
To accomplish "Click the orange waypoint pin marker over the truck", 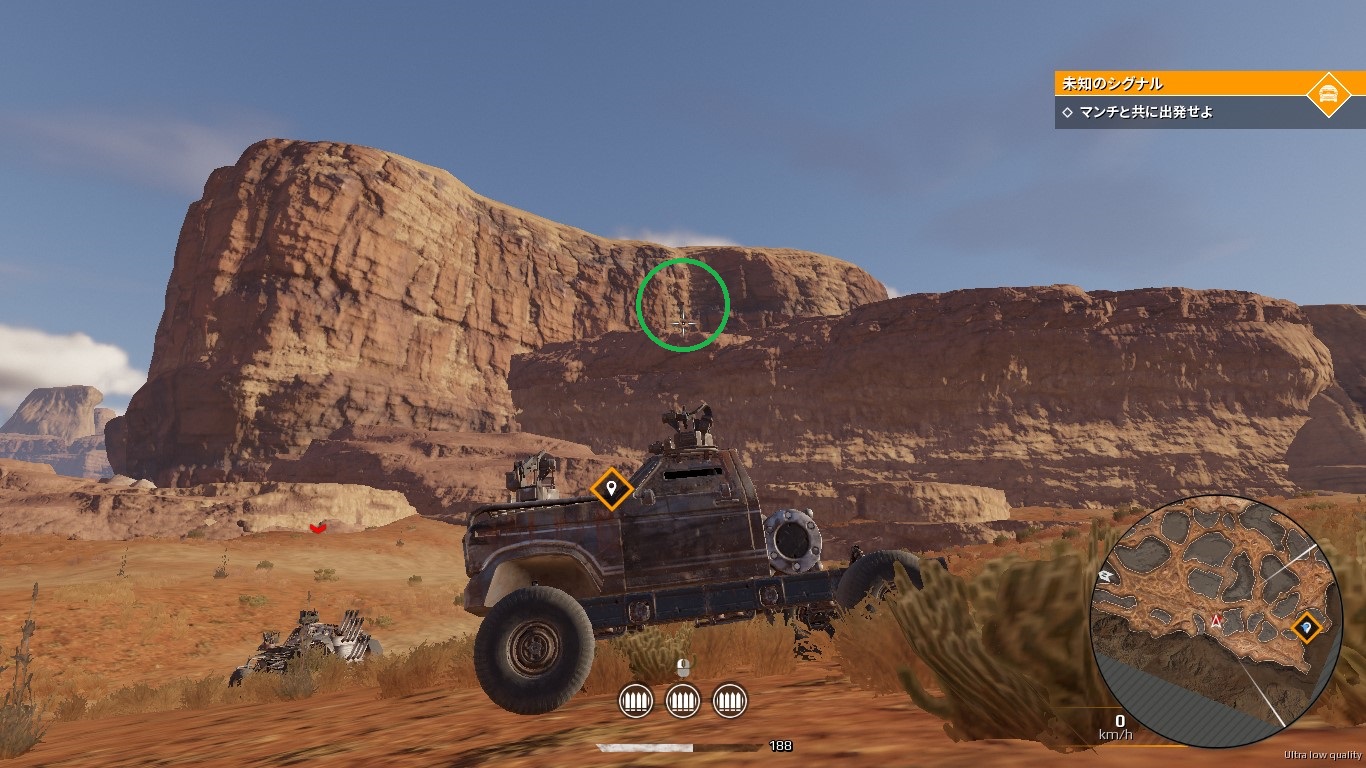I will point(611,489).
